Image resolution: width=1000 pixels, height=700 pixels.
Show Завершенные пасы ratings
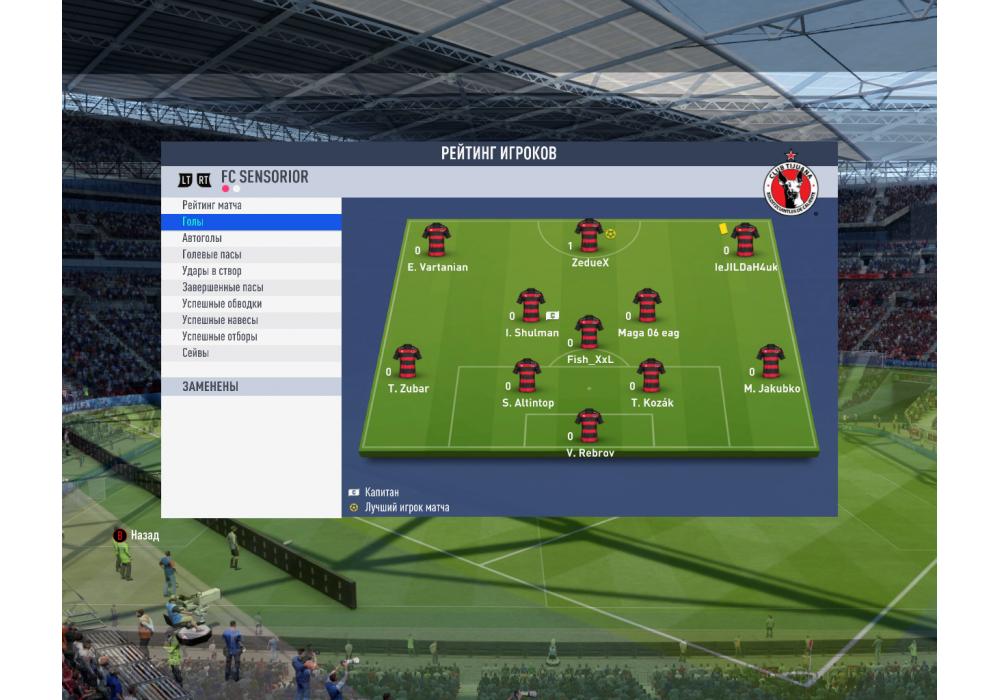coord(223,288)
